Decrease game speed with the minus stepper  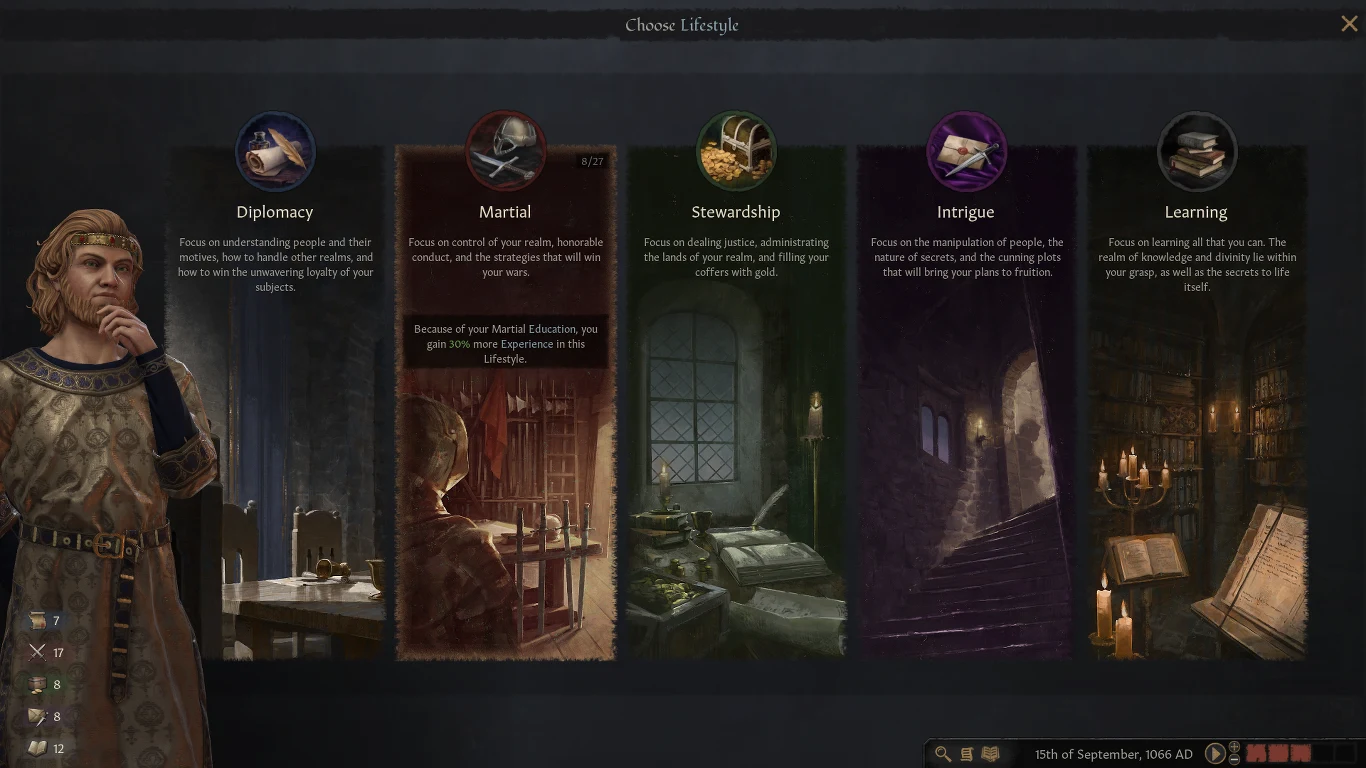coord(1234,760)
